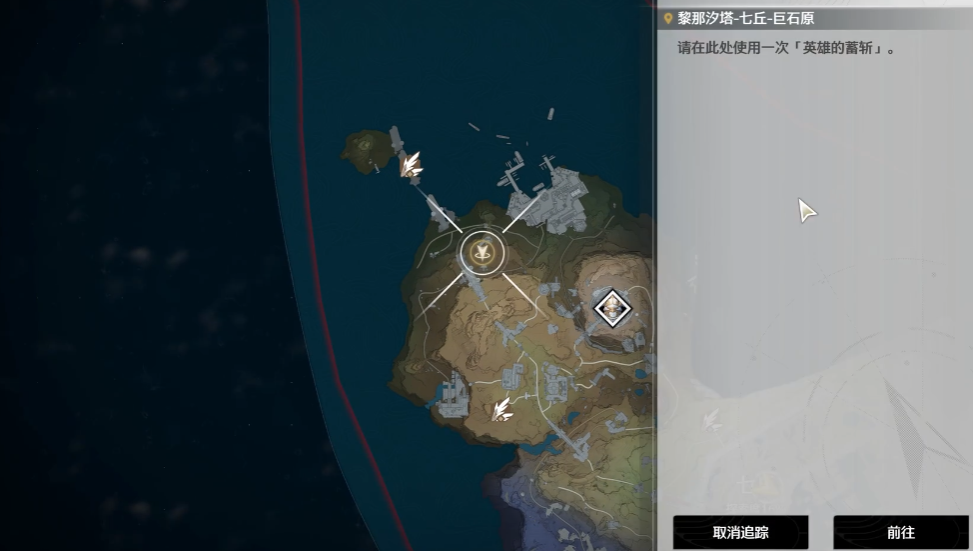
Task: Select the 前往 (go to) button
Action: coord(900,532)
